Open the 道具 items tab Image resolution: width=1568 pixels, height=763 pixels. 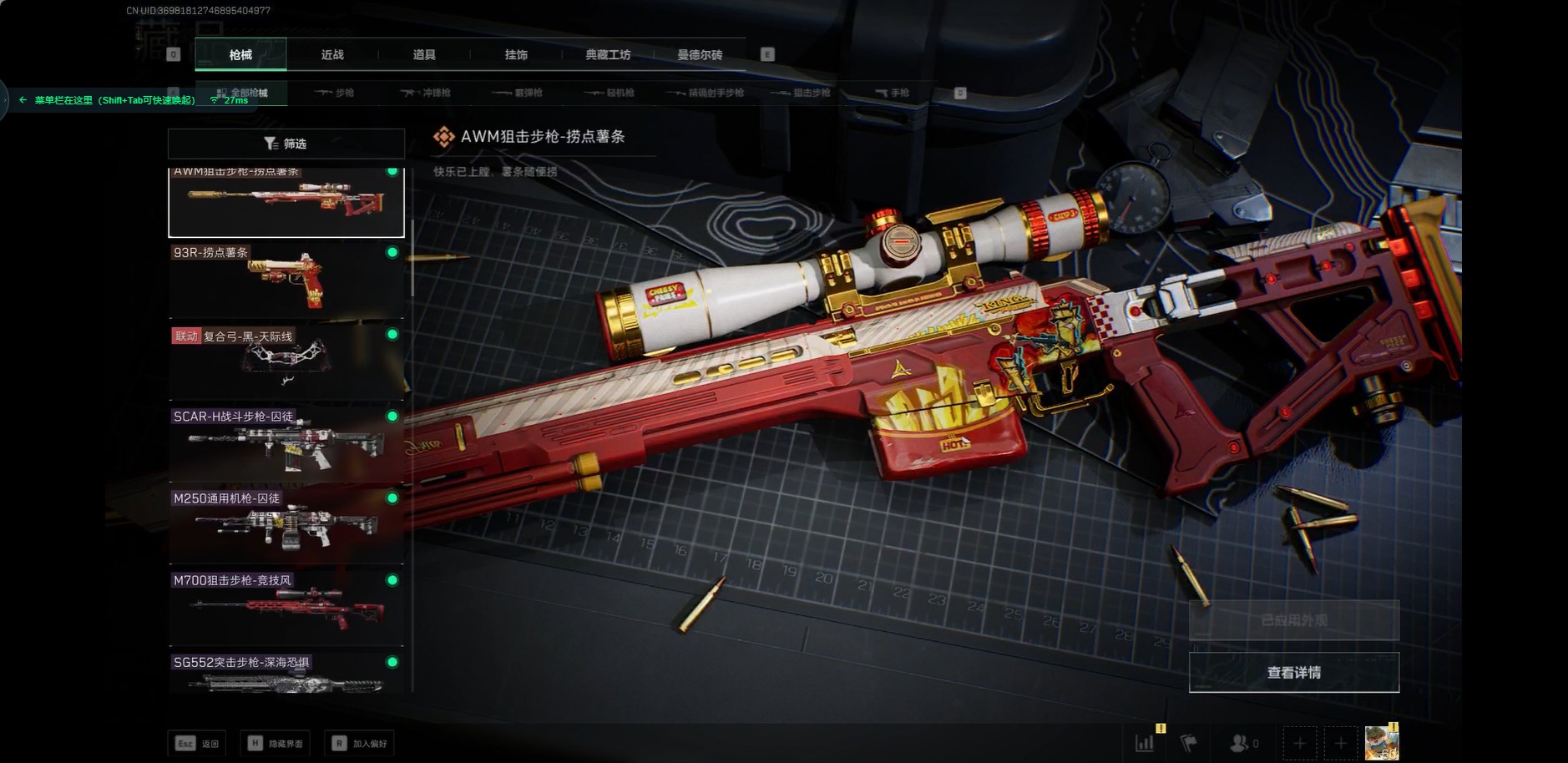(x=424, y=55)
